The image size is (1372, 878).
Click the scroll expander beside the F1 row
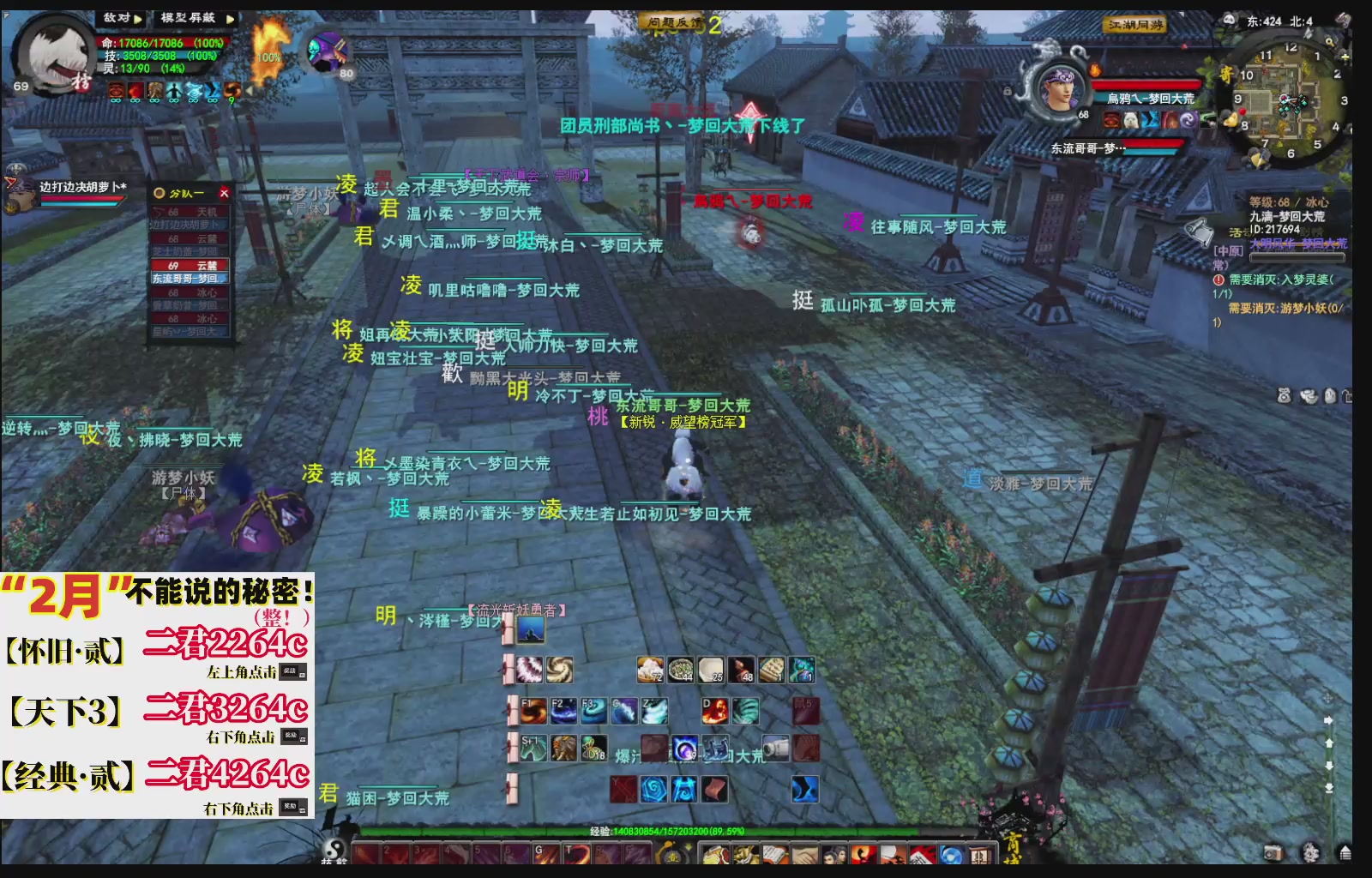(512, 710)
